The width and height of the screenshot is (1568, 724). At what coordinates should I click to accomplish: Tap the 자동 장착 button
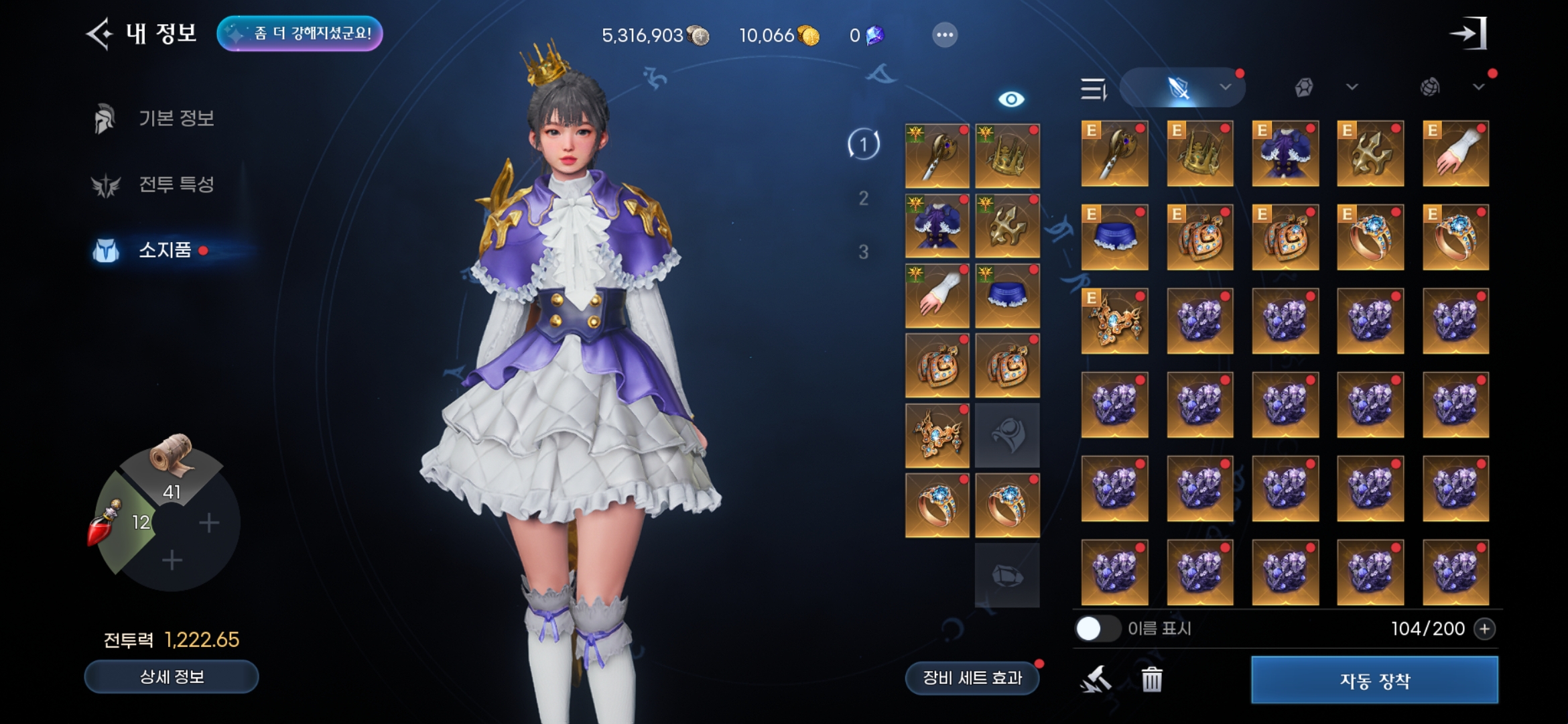click(1374, 680)
